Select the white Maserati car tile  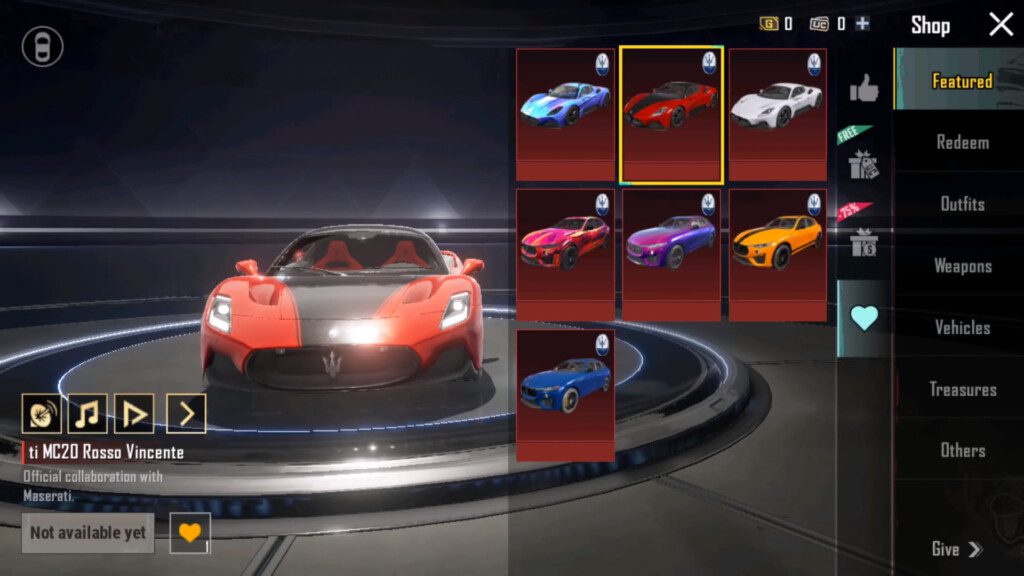pos(777,114)
